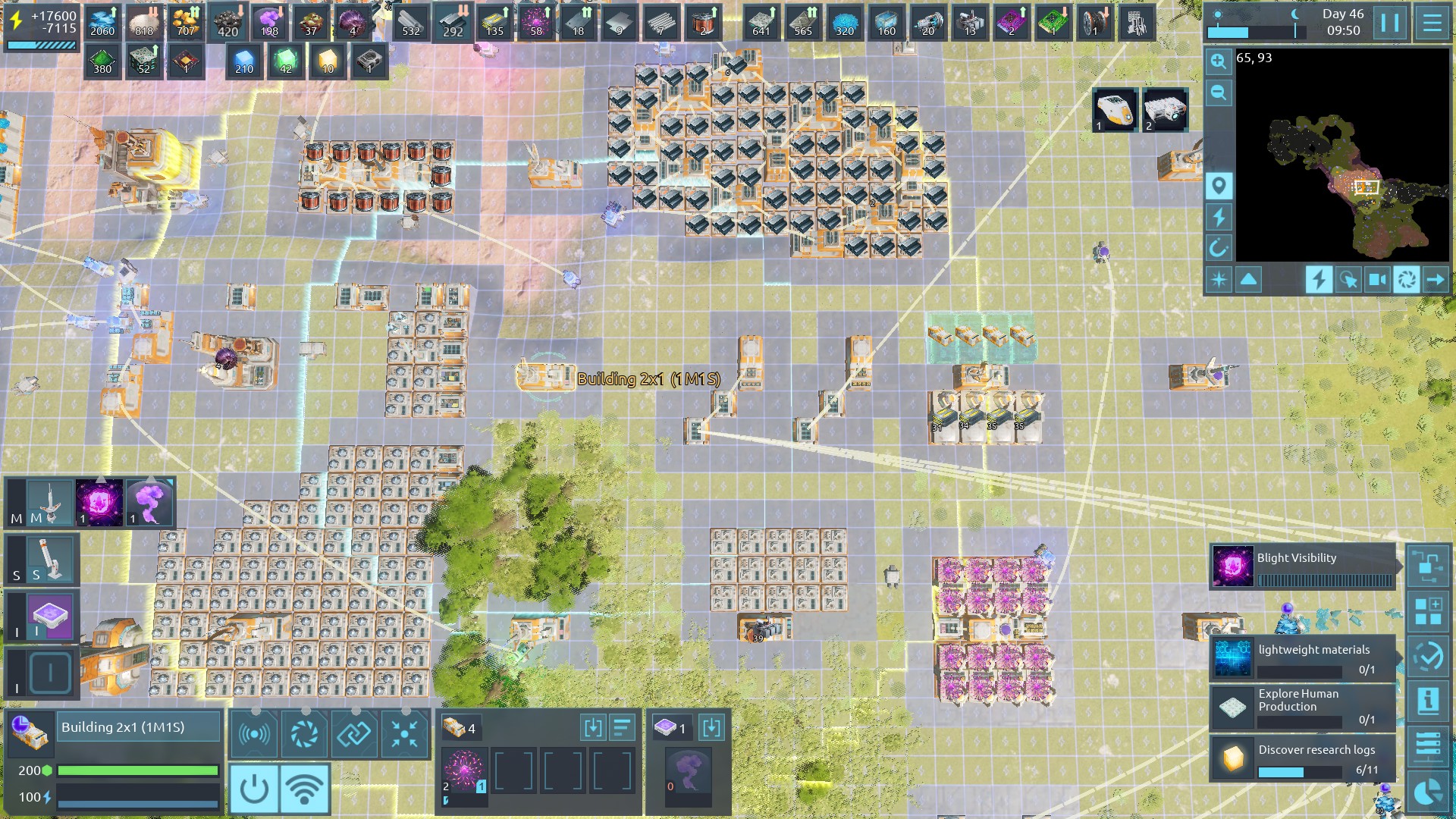This screenshot has height=819, width=1456.
Task: Pause the game with the pause button
Action: [x=1390, y=23]
